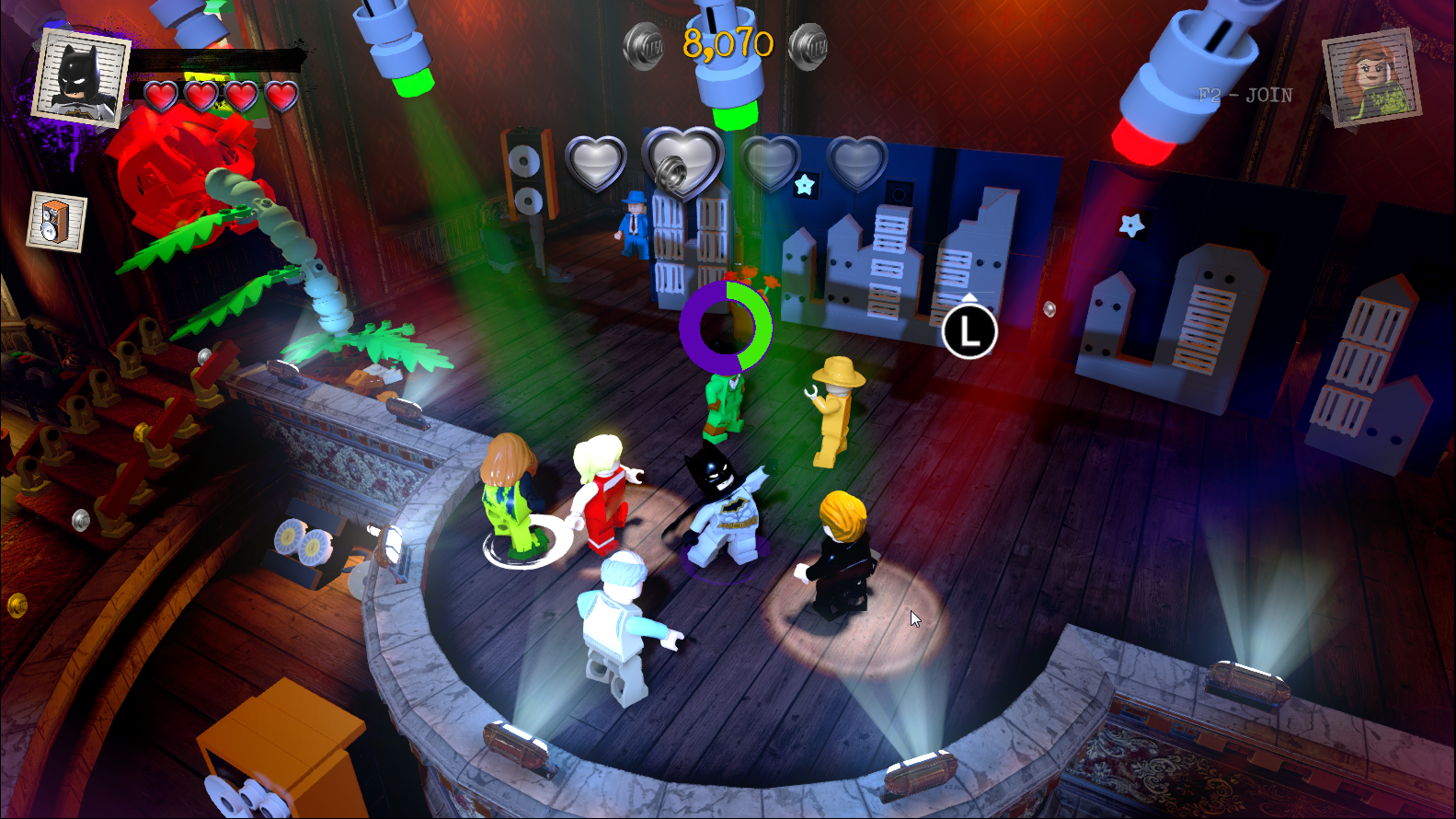The width and height of the screenshot is (1456, 819).
Task: Click the Batman character portrait
Action: (79, 77)
